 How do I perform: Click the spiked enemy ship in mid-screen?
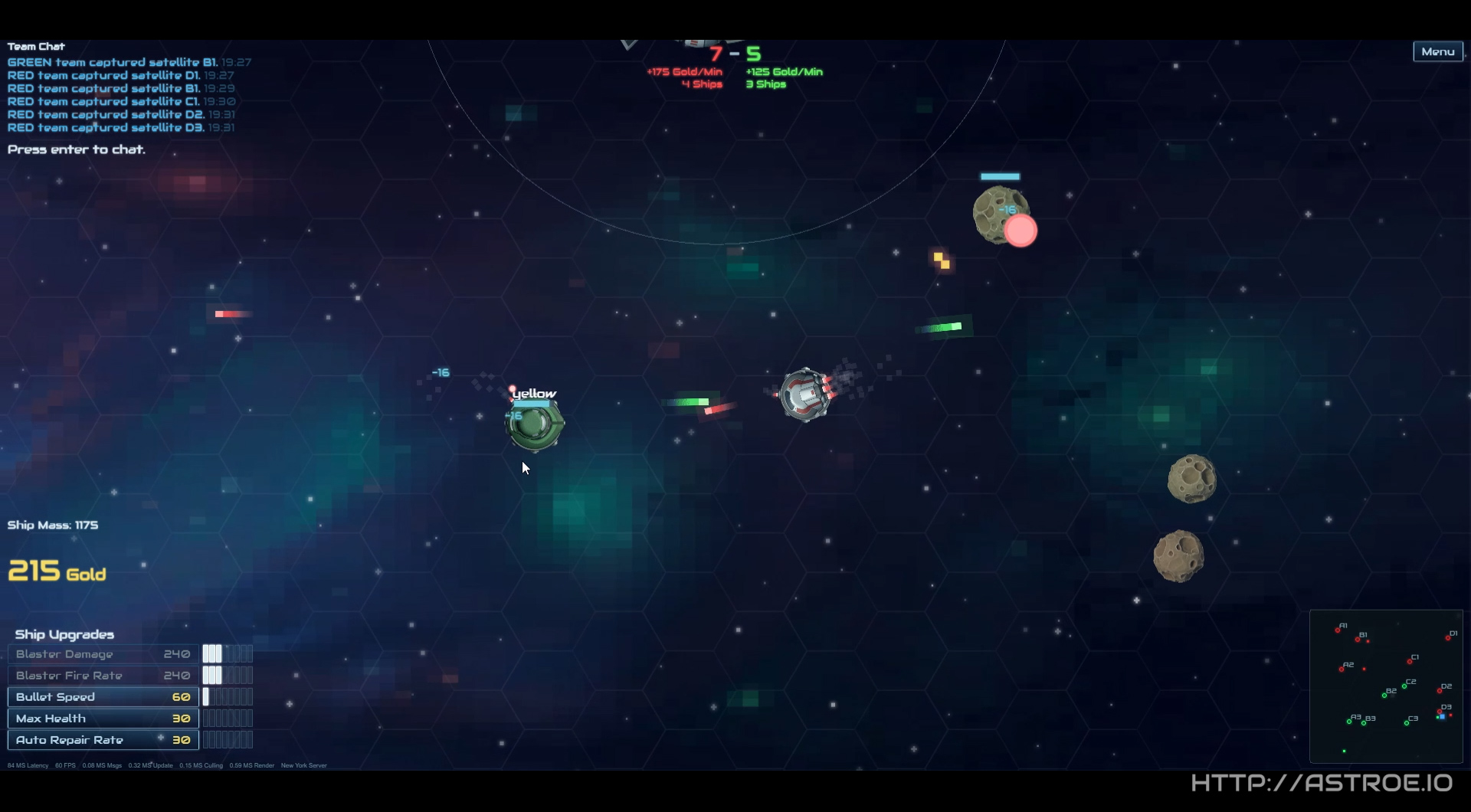[x=804, y=393]
